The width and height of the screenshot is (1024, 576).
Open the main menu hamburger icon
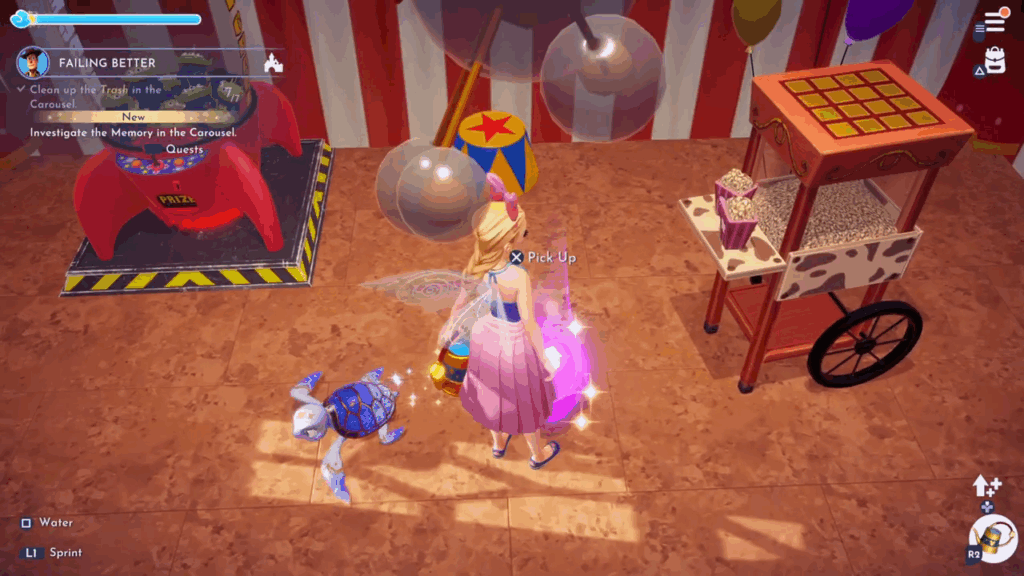(994, 22)
